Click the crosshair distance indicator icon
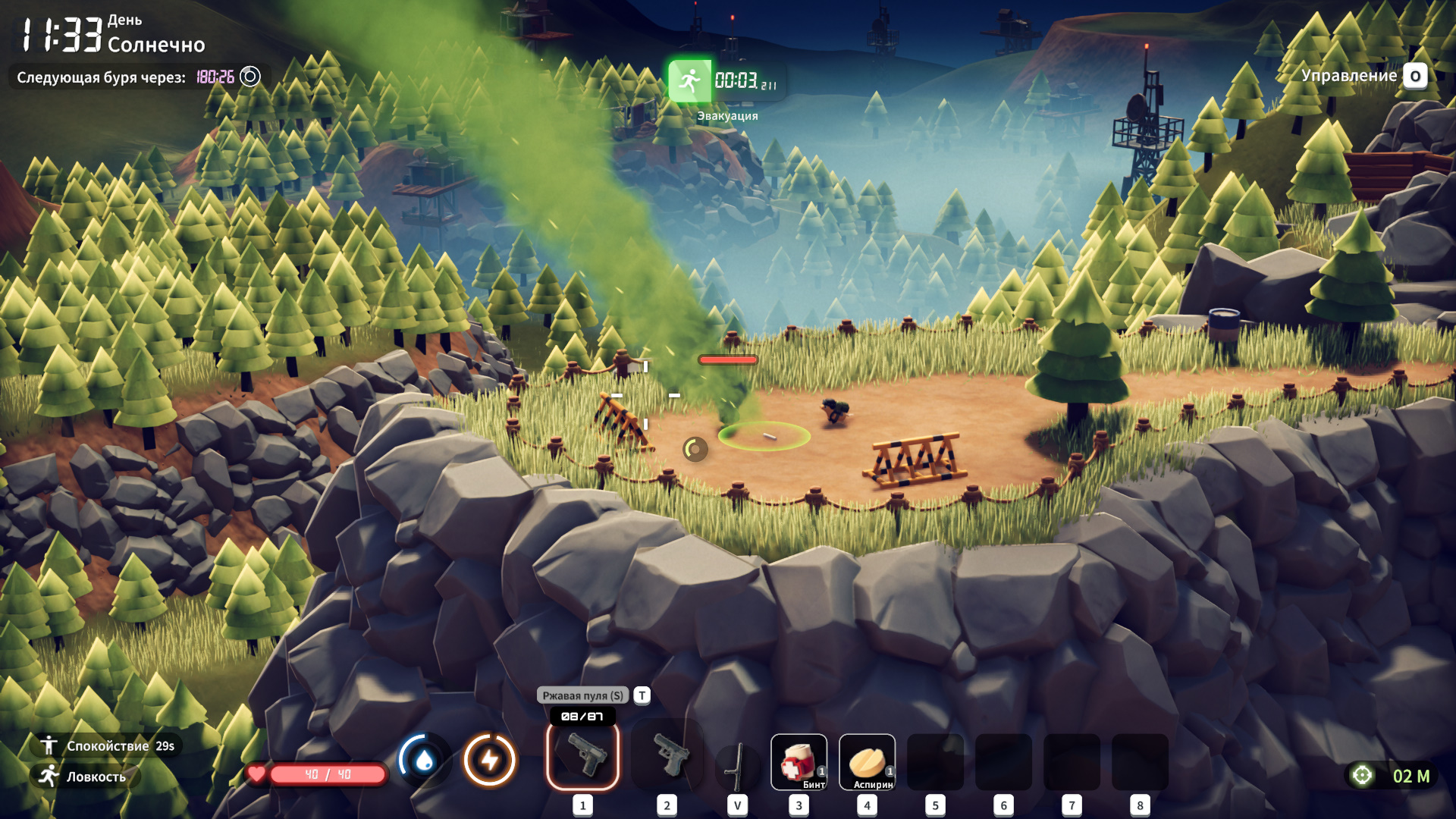Image resolution: width=1456 pixels, height=819 pixels. tap(1363, 776)
